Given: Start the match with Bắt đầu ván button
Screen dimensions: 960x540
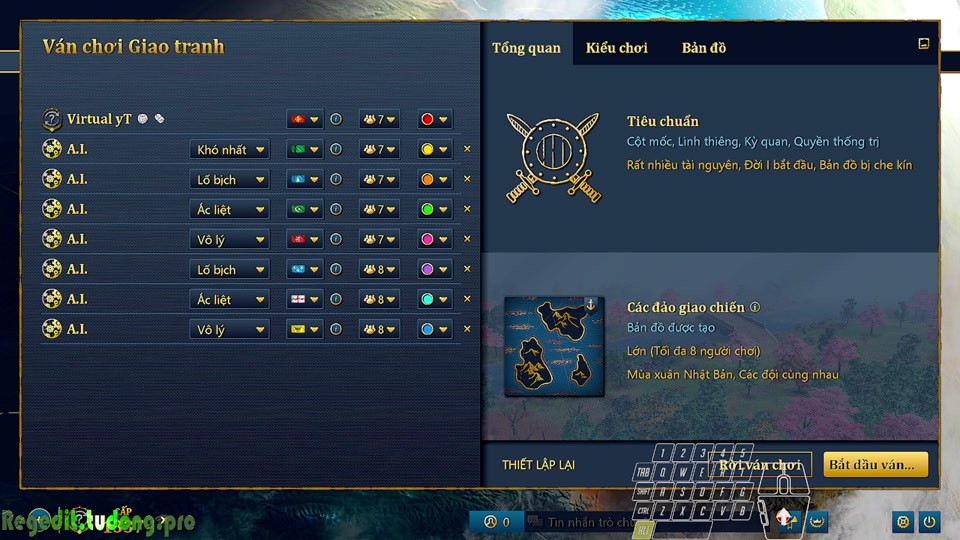Looking at the screenshot, I should coord(875,465).
